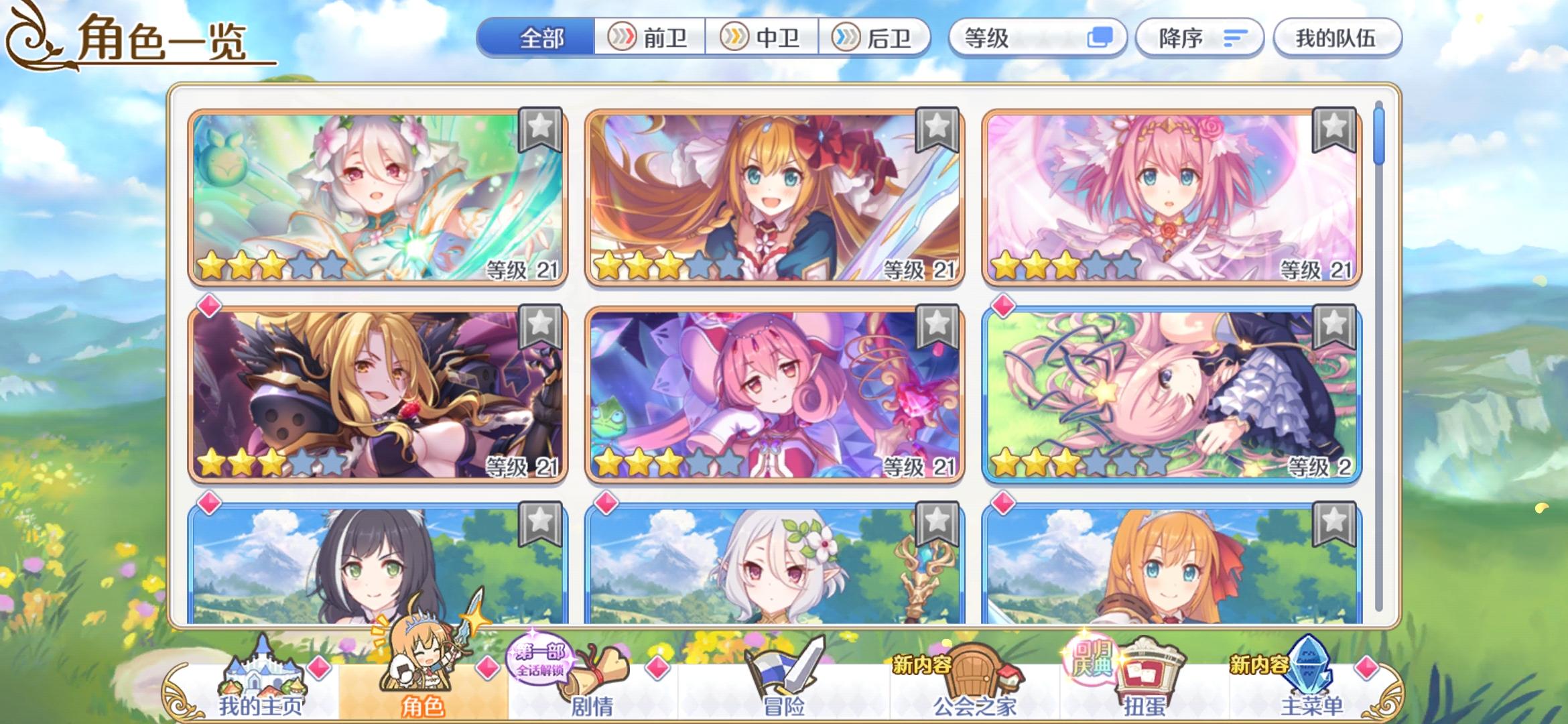
Task: Switch to the 后卫 tab
Action: click(878, 38)
